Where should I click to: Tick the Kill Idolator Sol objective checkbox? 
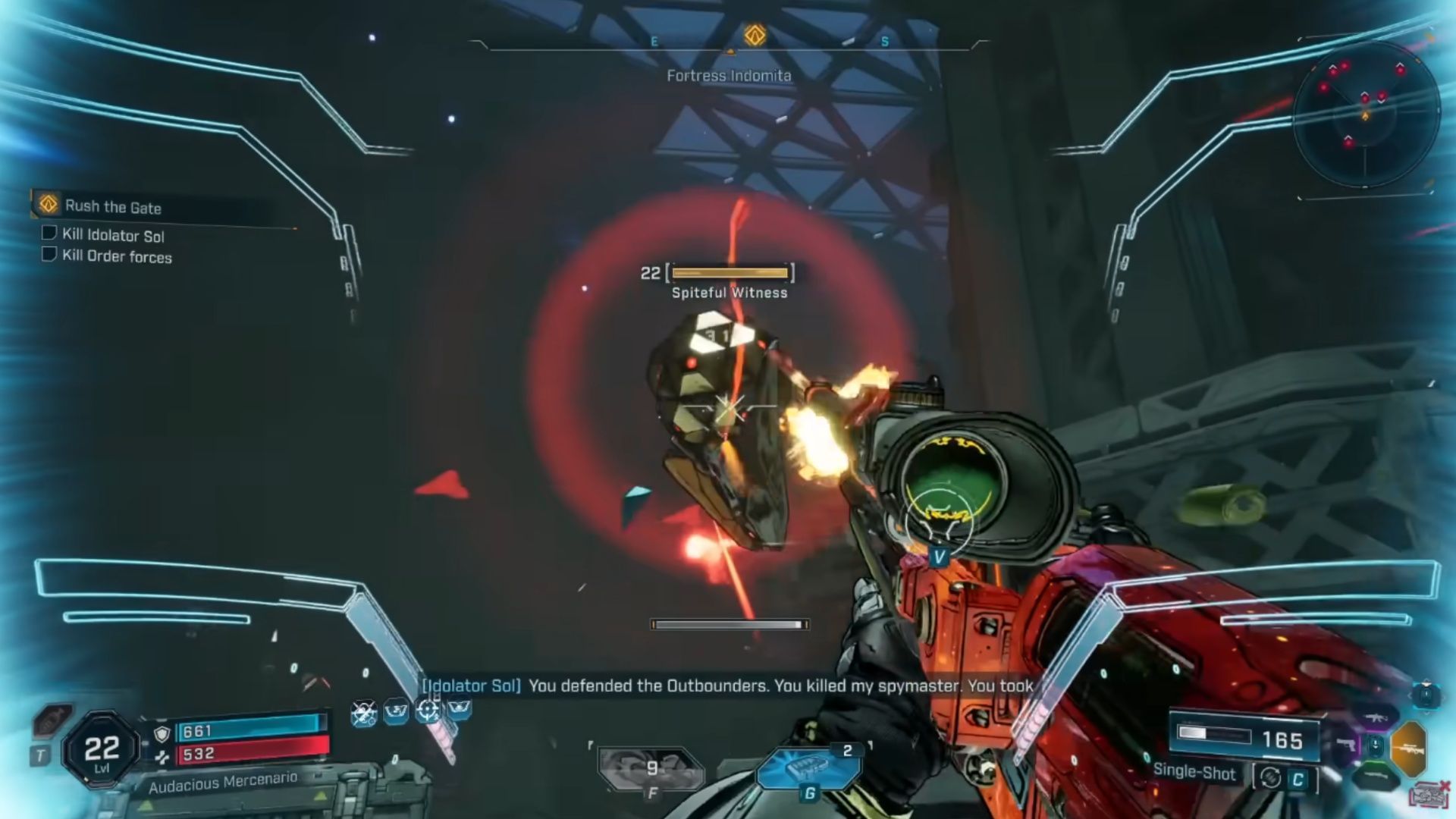(49, 233)
